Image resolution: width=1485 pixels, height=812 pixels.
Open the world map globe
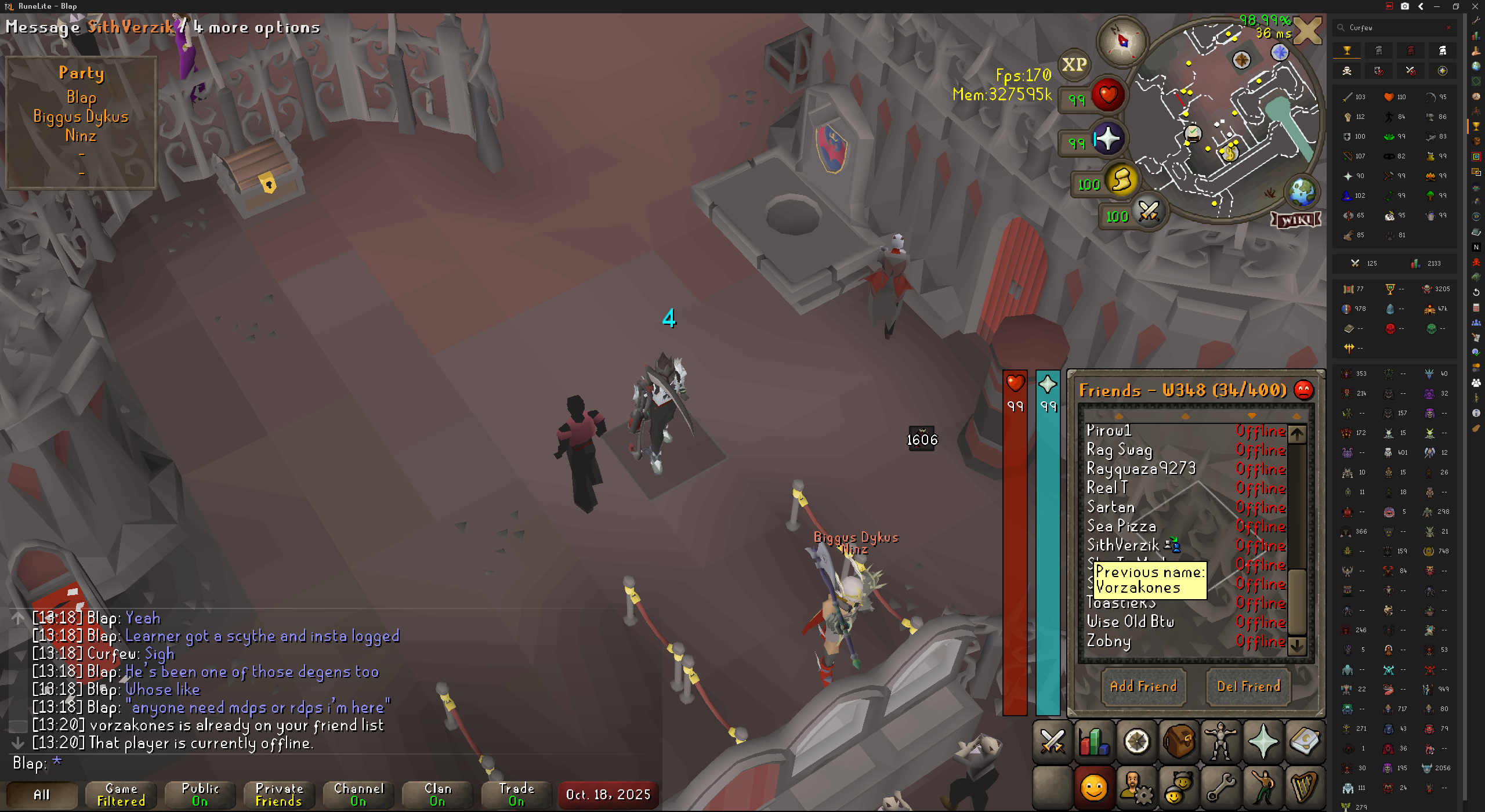[1302, 192]
